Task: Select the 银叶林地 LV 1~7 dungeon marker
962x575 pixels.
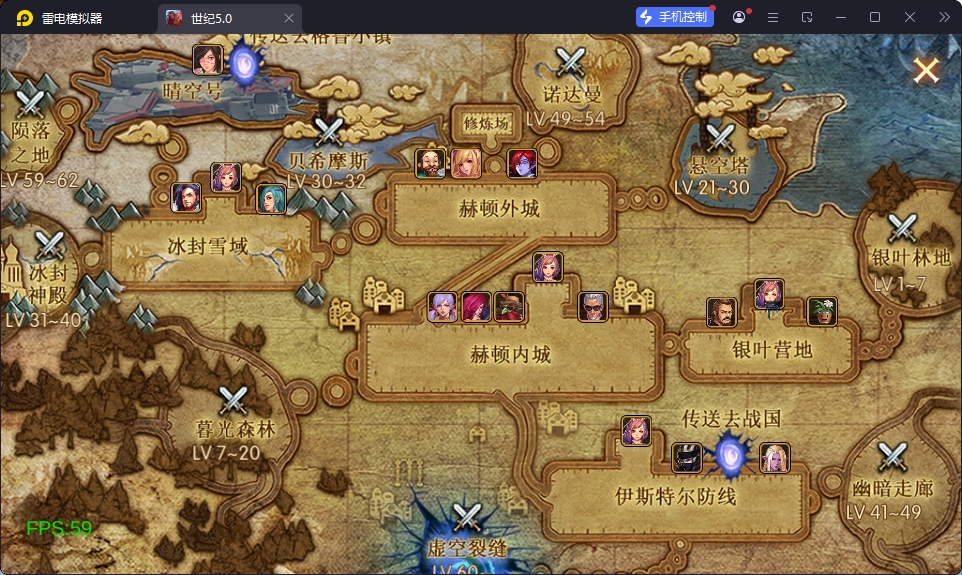Action: click(x=902, y=230)
